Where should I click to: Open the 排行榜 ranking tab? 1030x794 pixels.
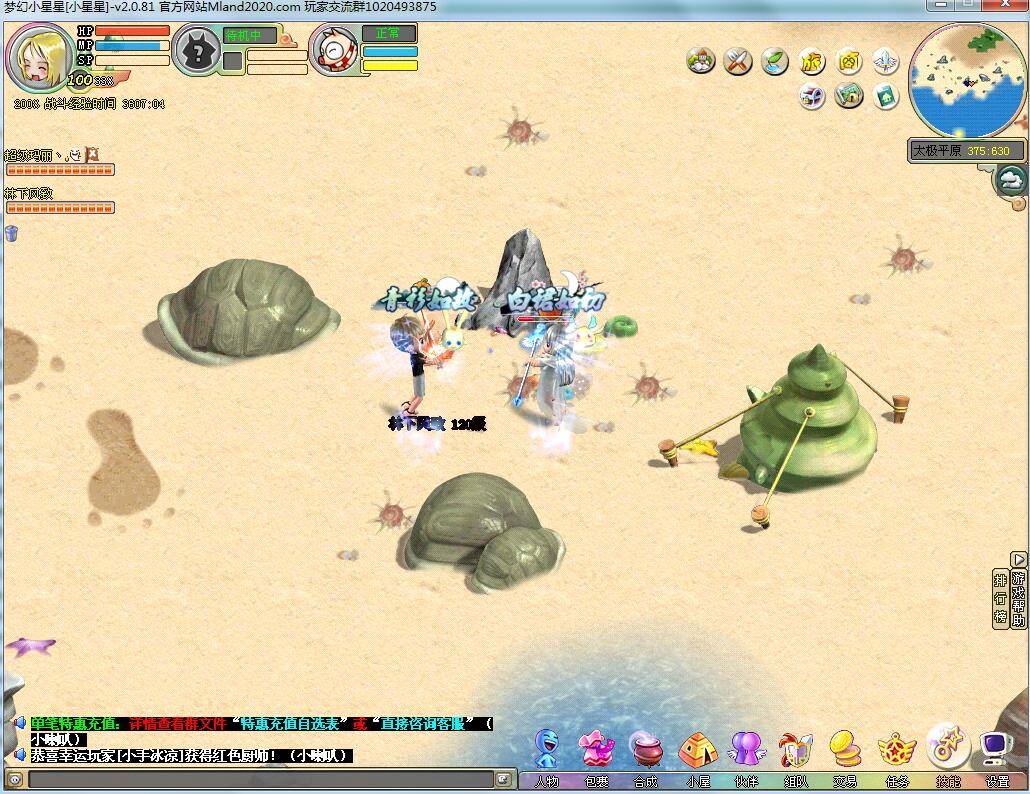pyautogui.click(x=1000, y=598)
